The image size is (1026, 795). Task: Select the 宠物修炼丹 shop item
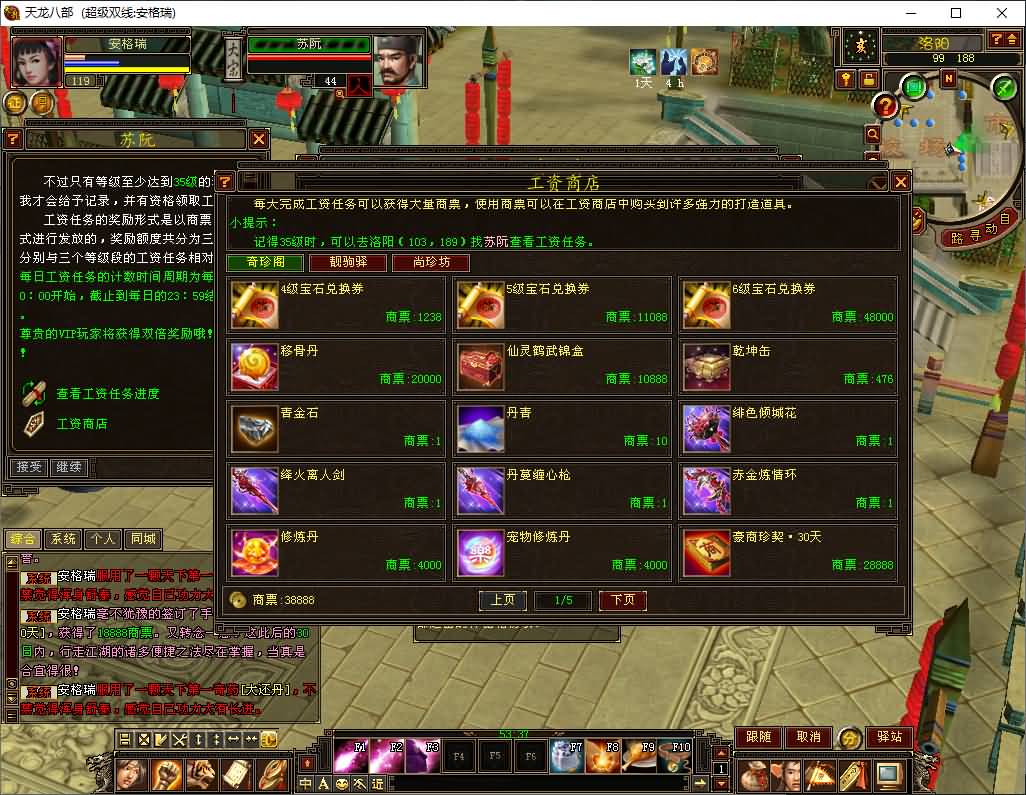[x=562, y=552]
